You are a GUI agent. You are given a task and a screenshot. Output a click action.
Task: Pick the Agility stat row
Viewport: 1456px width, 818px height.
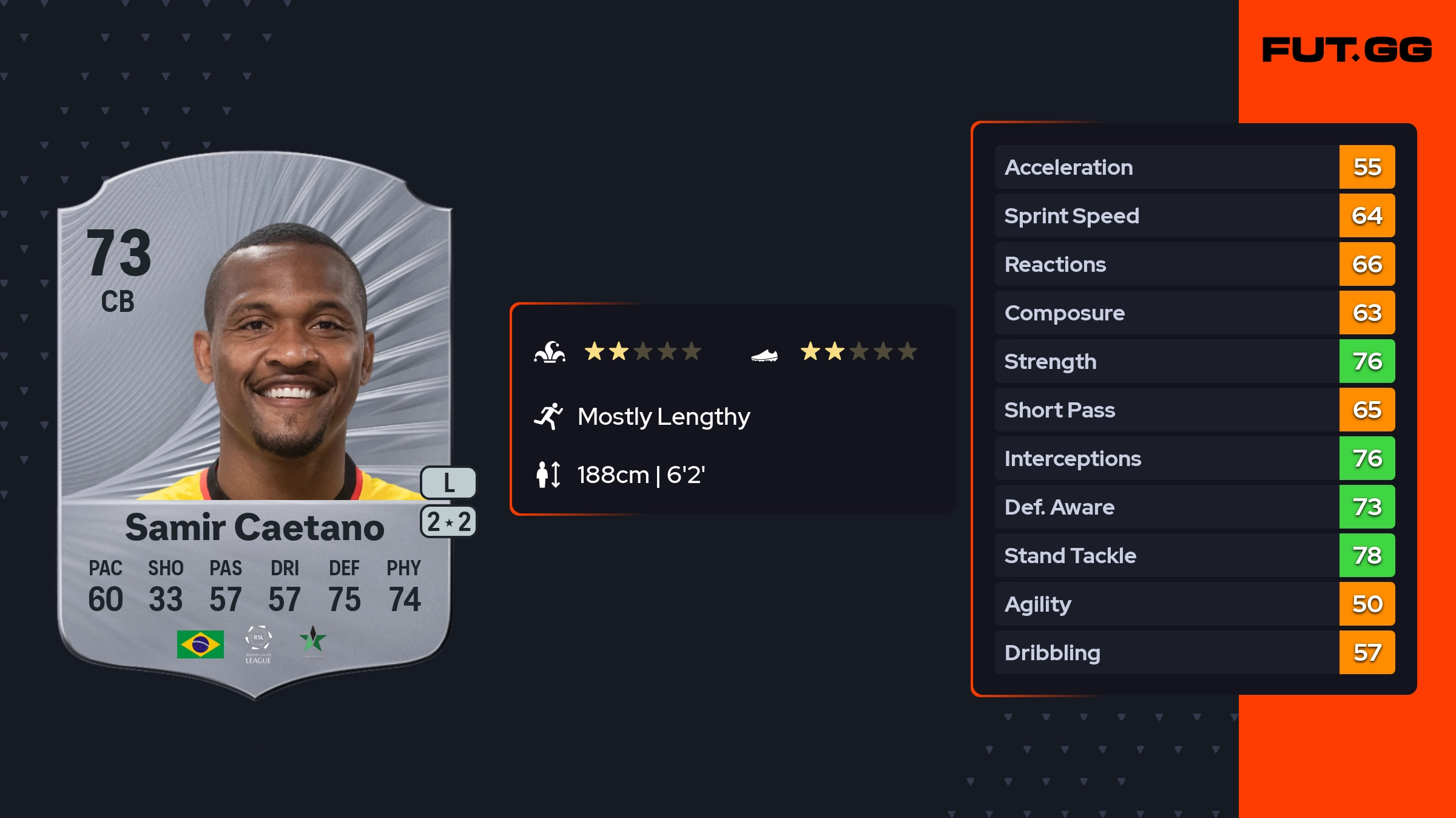pos(1194,604)
